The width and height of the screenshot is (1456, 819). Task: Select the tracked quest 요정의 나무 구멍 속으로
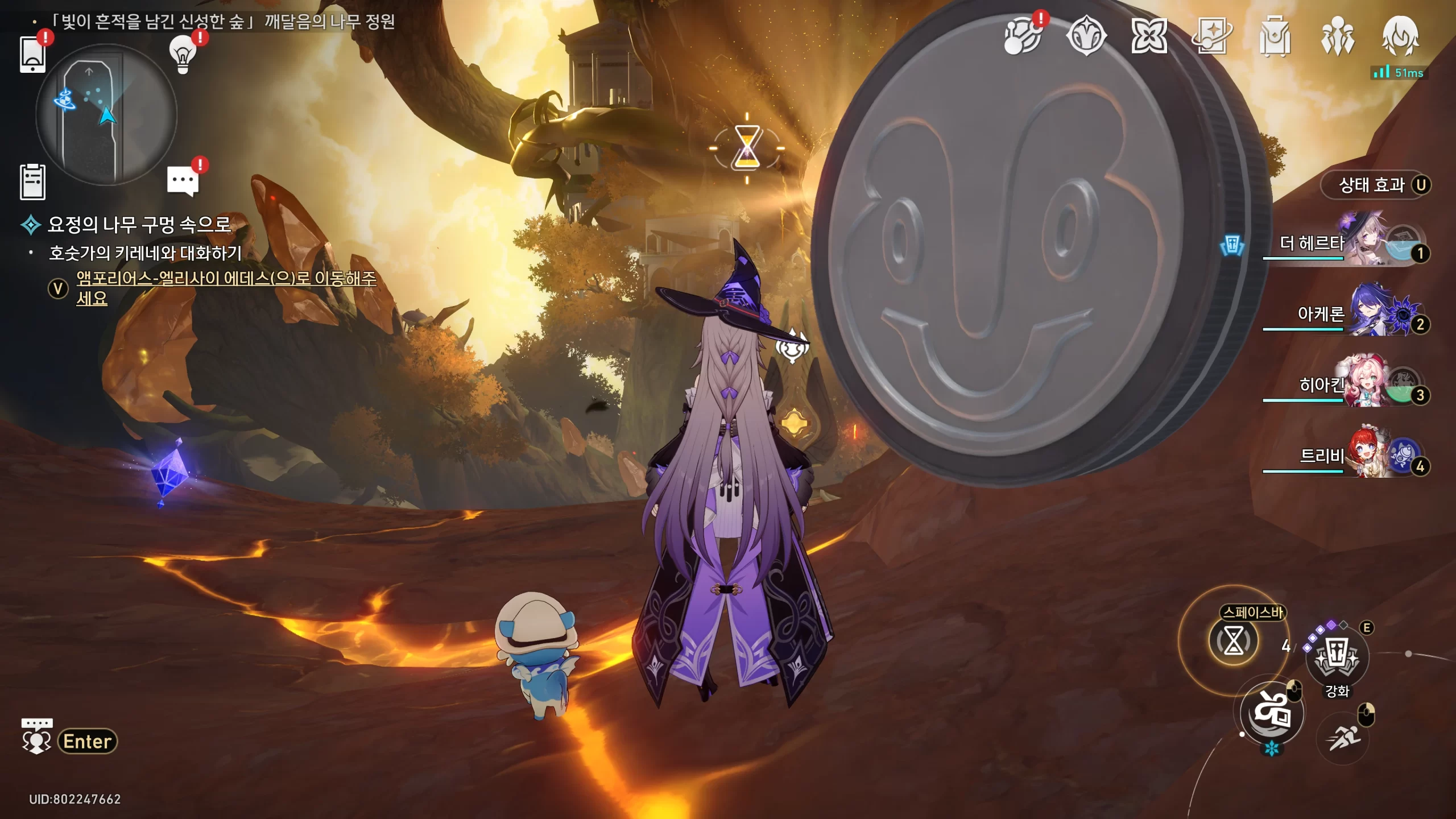coord(139,225)
